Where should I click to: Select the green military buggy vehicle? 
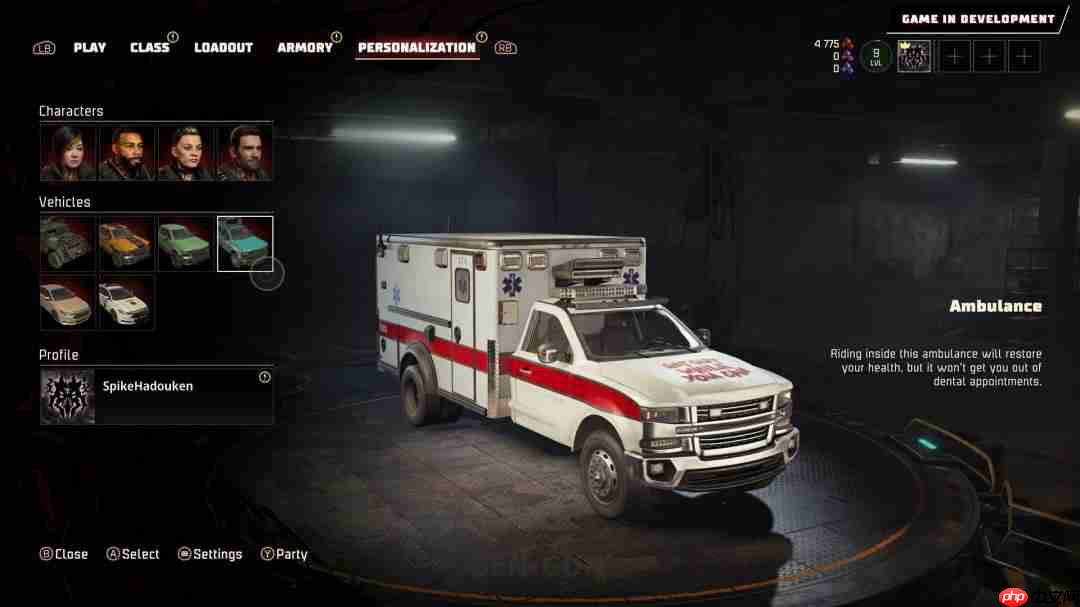tap(68, 244)
